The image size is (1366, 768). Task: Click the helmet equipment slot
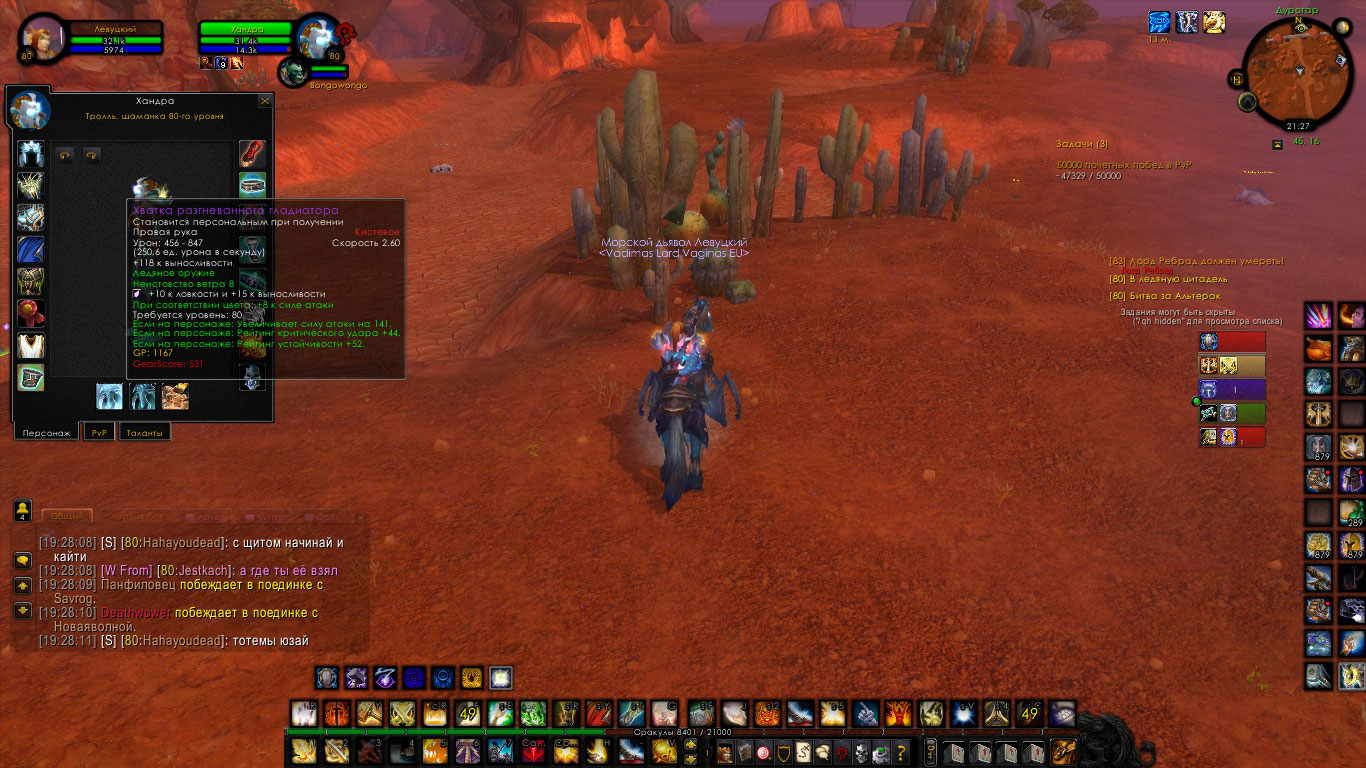[x=31, y=154]
